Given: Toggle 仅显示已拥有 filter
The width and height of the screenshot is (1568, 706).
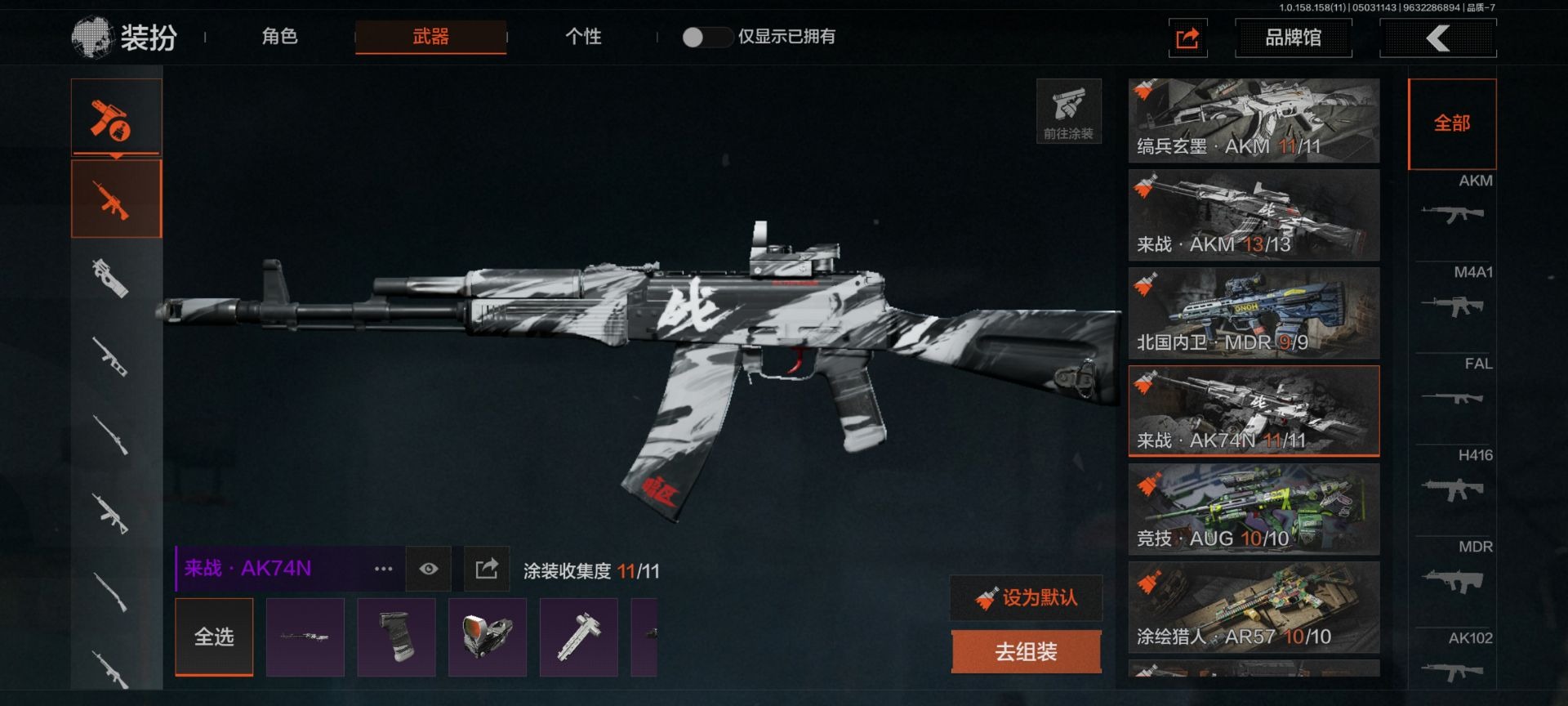Looking at the screenshot, I should 706,37.
